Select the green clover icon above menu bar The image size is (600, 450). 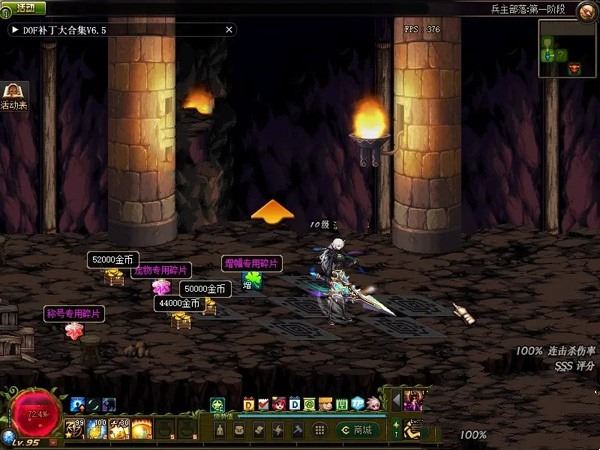217,404
